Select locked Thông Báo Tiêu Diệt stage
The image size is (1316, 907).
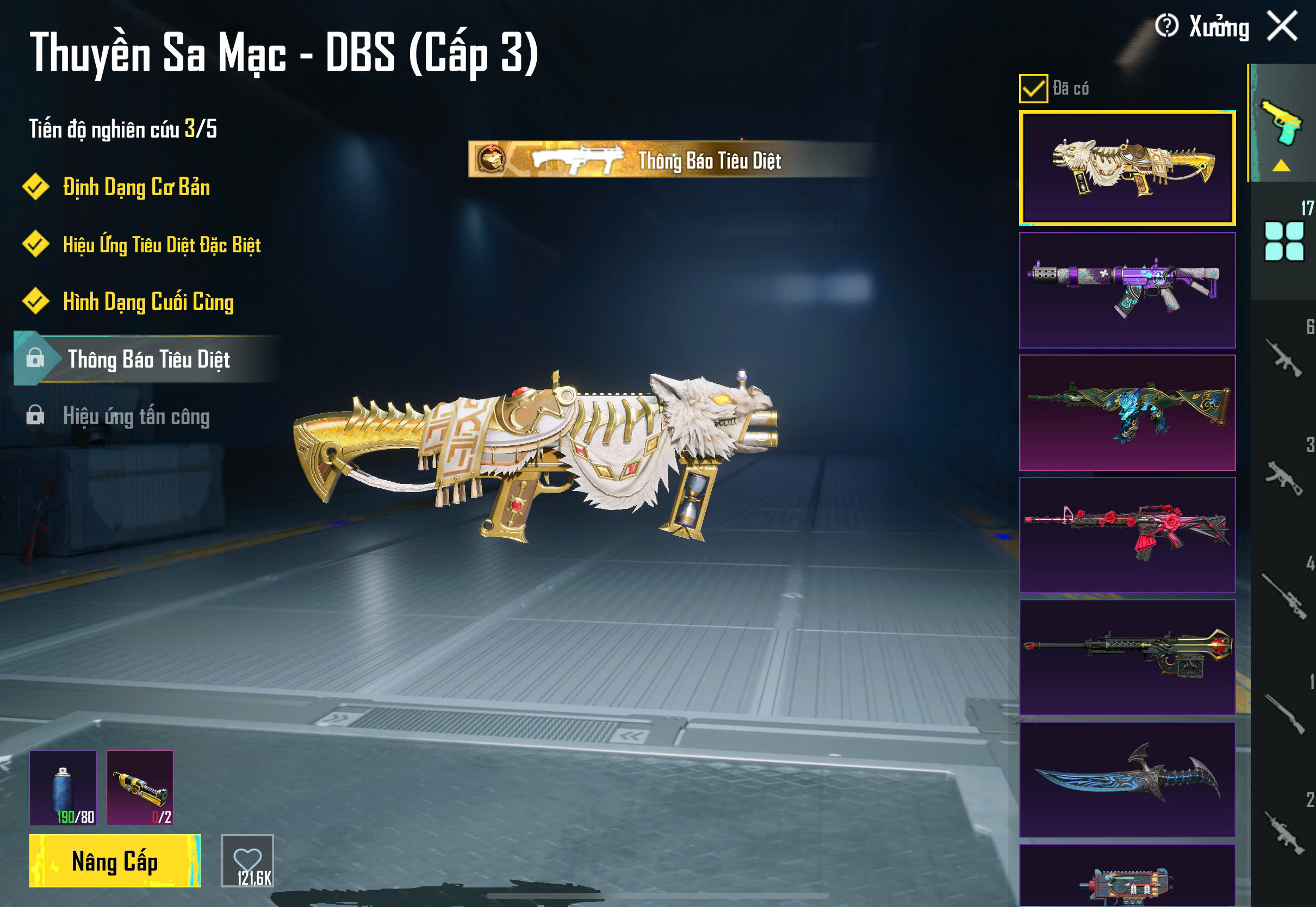[x=148, y=359]
